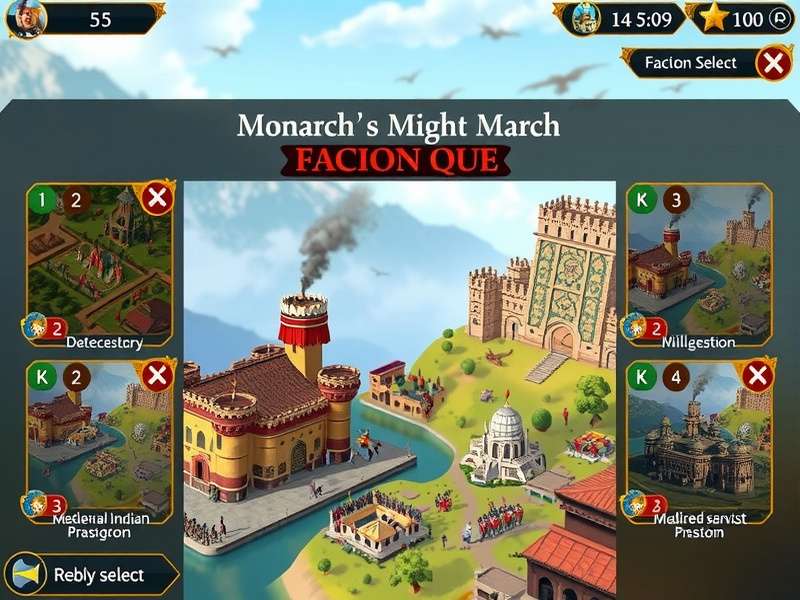The height and width of the screenshot is (600, 800).
Task: Click the gold star currency icon
Action: click(x=713, y=18)
